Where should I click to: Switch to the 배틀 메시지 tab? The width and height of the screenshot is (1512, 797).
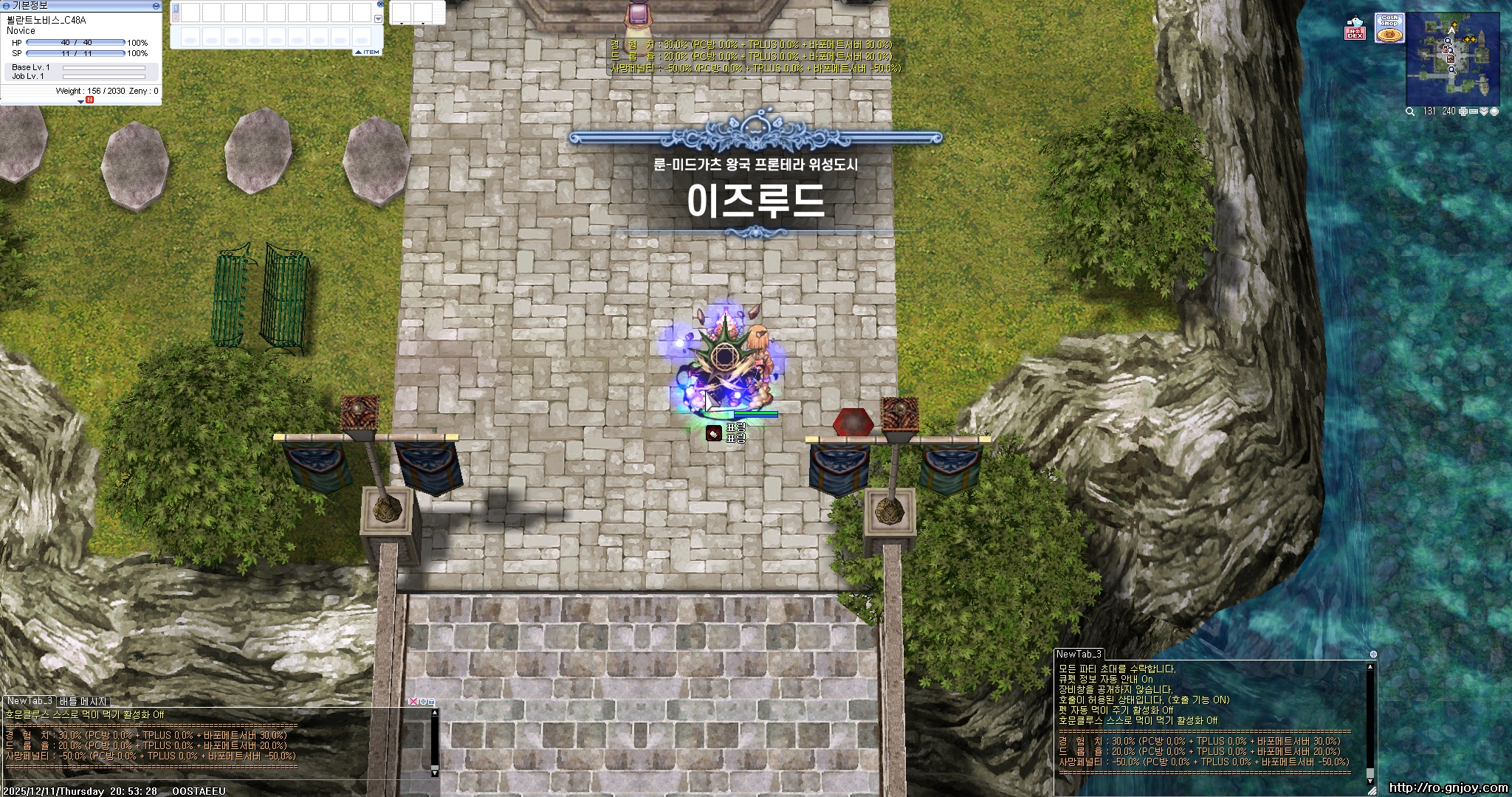coord(81,701)
